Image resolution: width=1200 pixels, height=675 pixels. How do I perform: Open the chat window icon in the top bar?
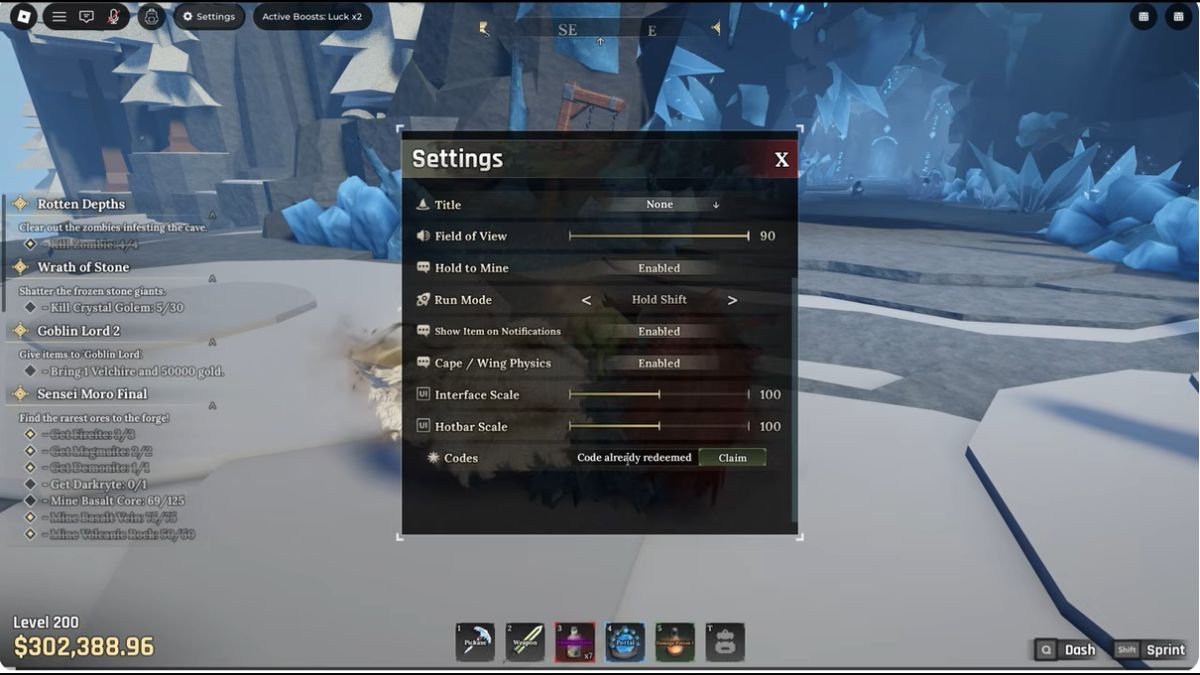[x=87, y=16]
